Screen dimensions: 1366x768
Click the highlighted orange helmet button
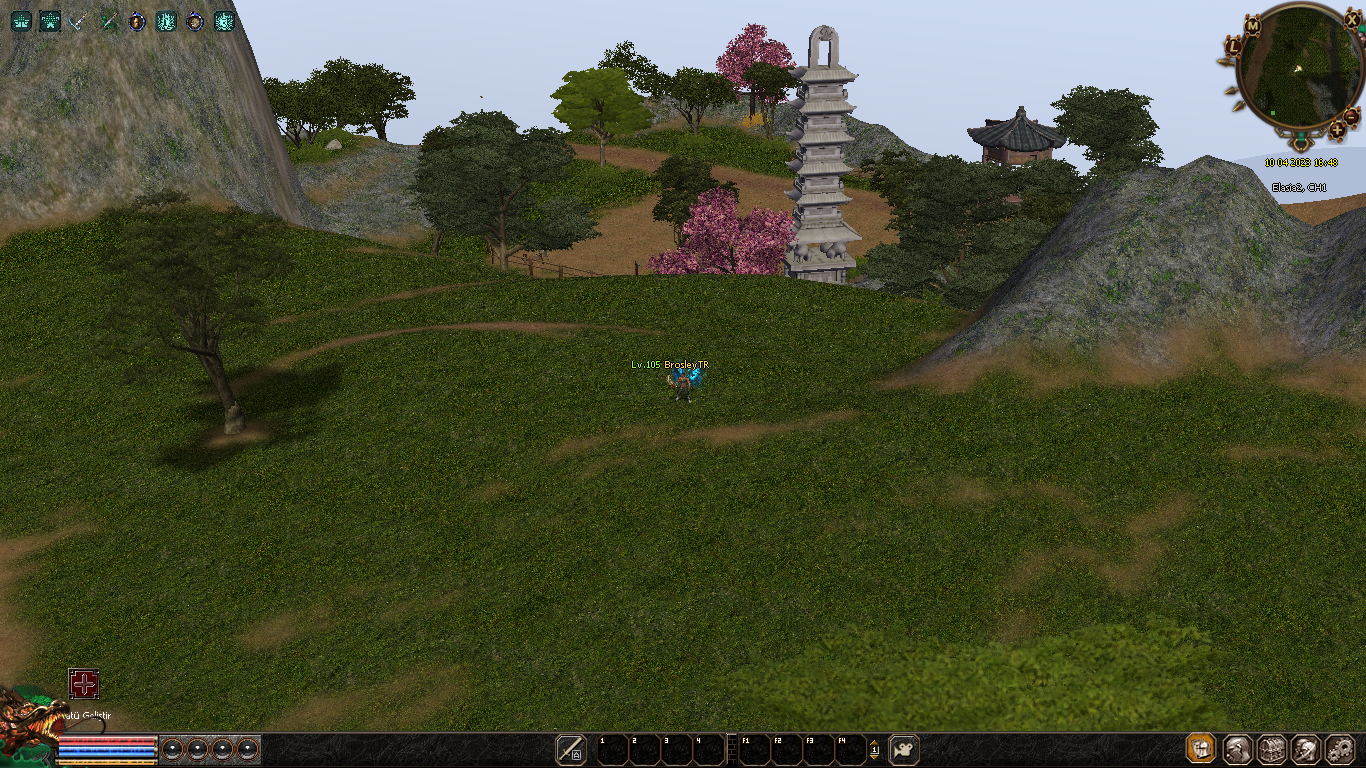[x=1201, y=749]
